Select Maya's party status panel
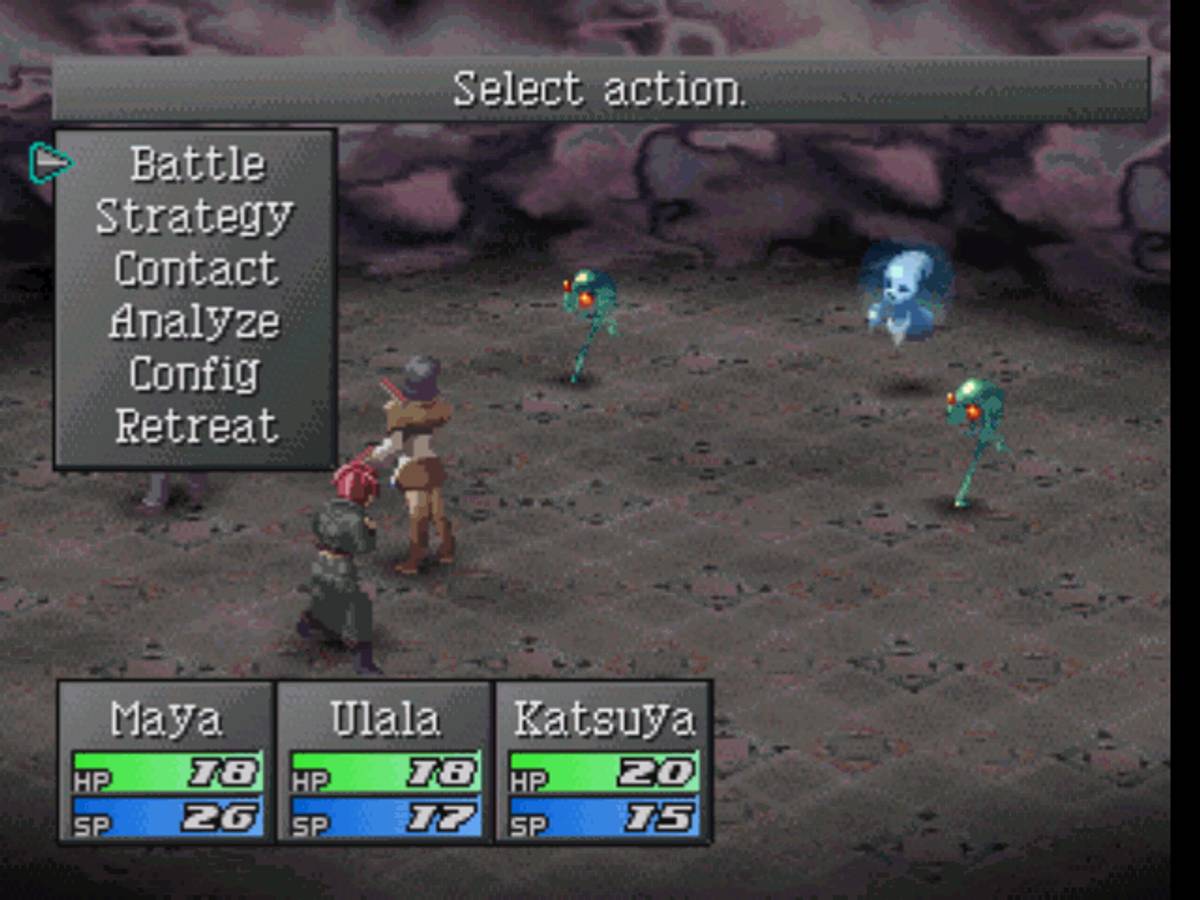This screenshot has width=1200, height=900. [166, 762]
